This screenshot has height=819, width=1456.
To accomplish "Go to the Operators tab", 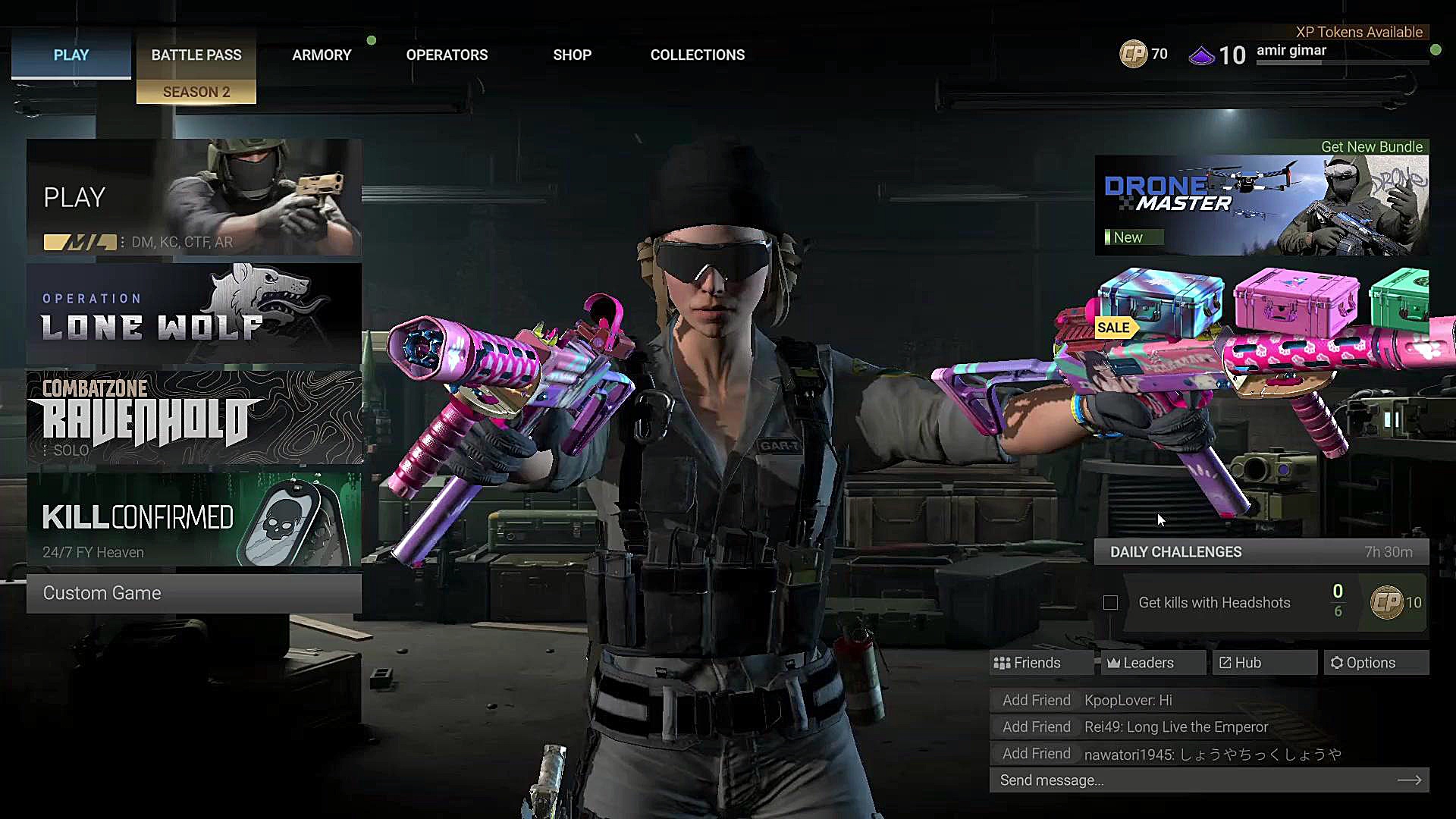I will point(447,55).
